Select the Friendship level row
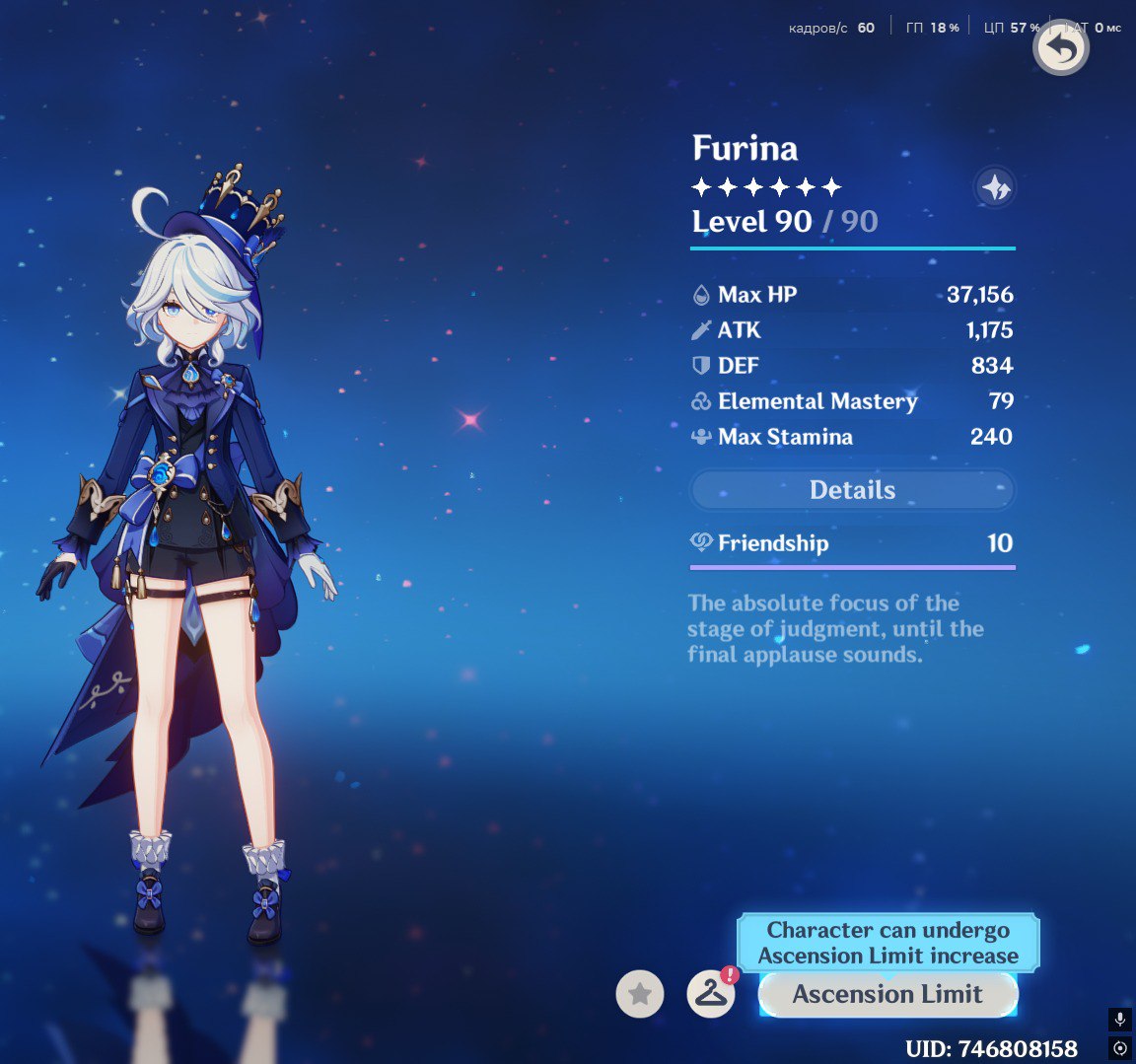The image size is (1136, 1064). [852, 543]
